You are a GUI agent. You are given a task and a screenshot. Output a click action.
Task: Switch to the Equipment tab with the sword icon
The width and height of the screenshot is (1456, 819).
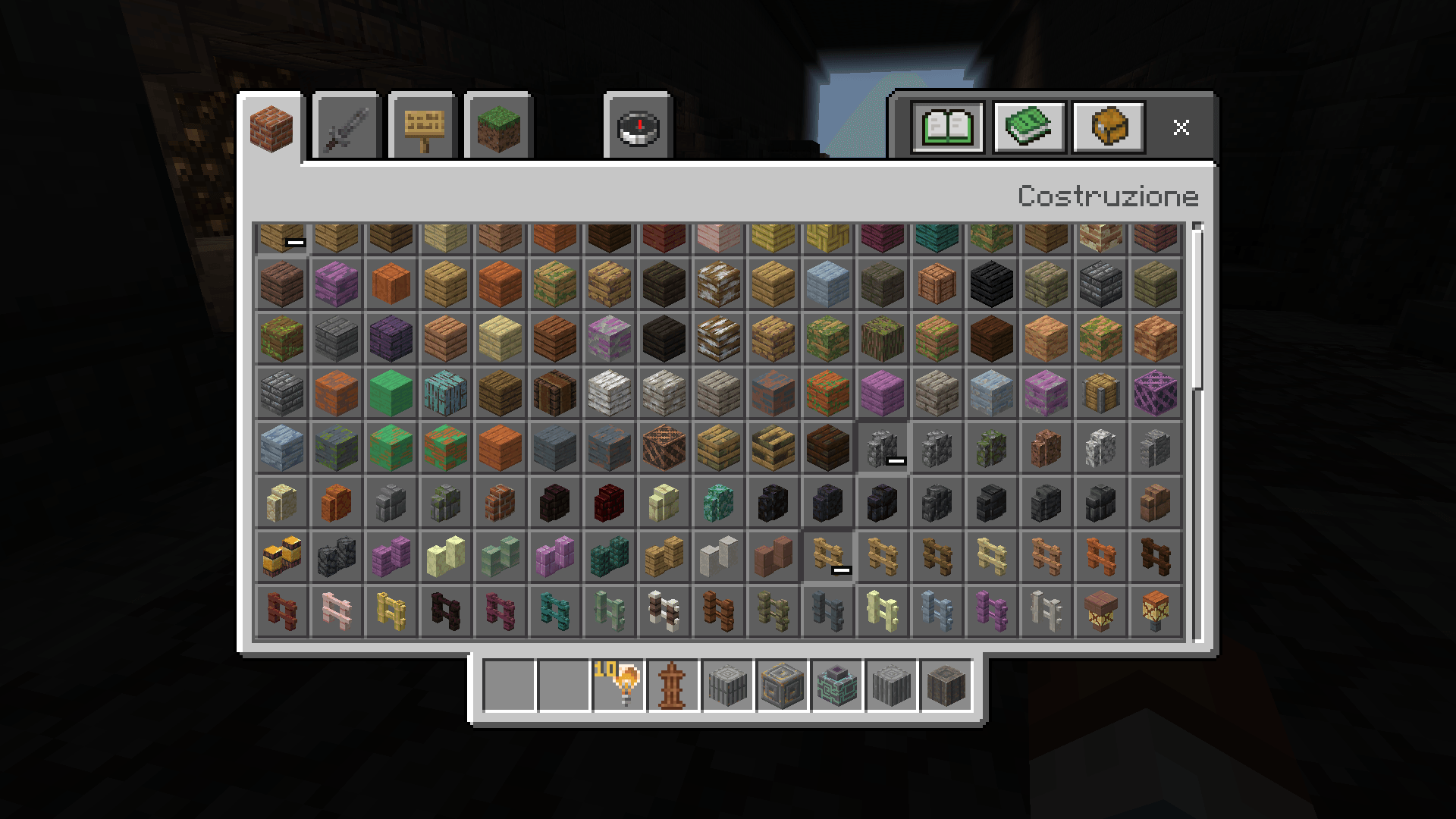point(345,127)
